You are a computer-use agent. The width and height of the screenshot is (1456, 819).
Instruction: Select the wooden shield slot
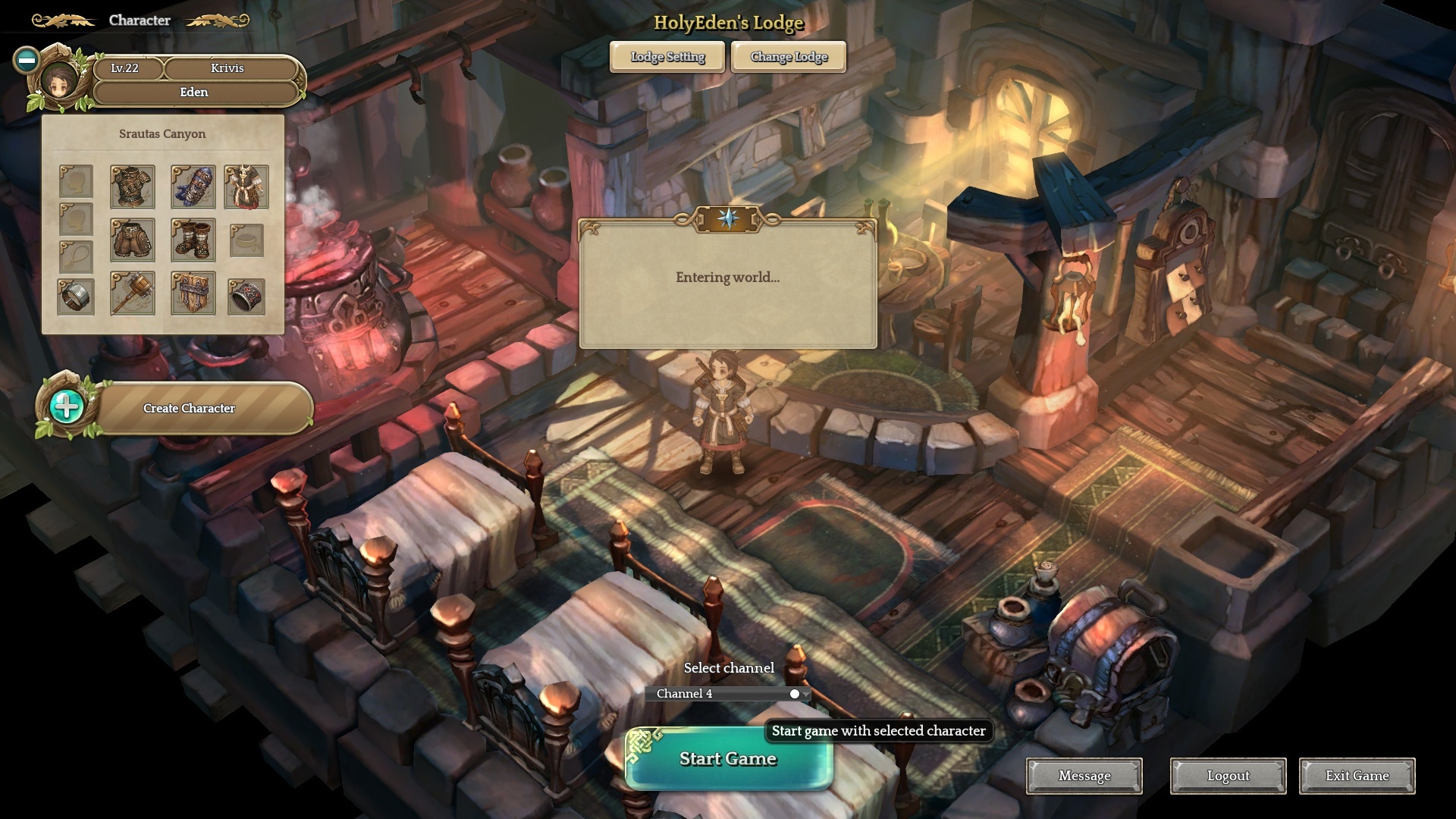pyautogui.click(x=193, y=293)
